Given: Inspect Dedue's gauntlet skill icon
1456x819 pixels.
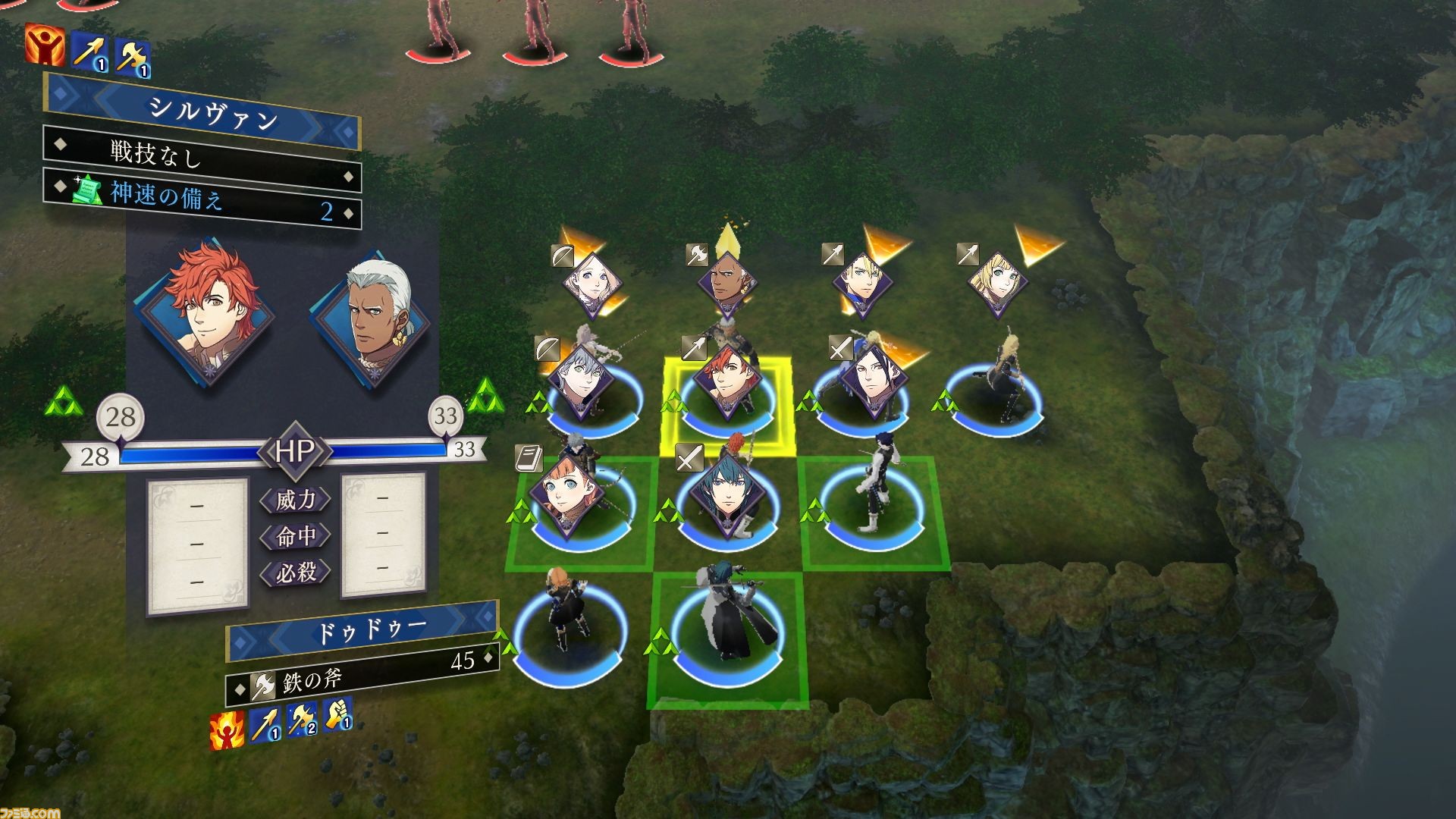Looking at the screenshot, I should pyautogui.click(x=337, y=714).
